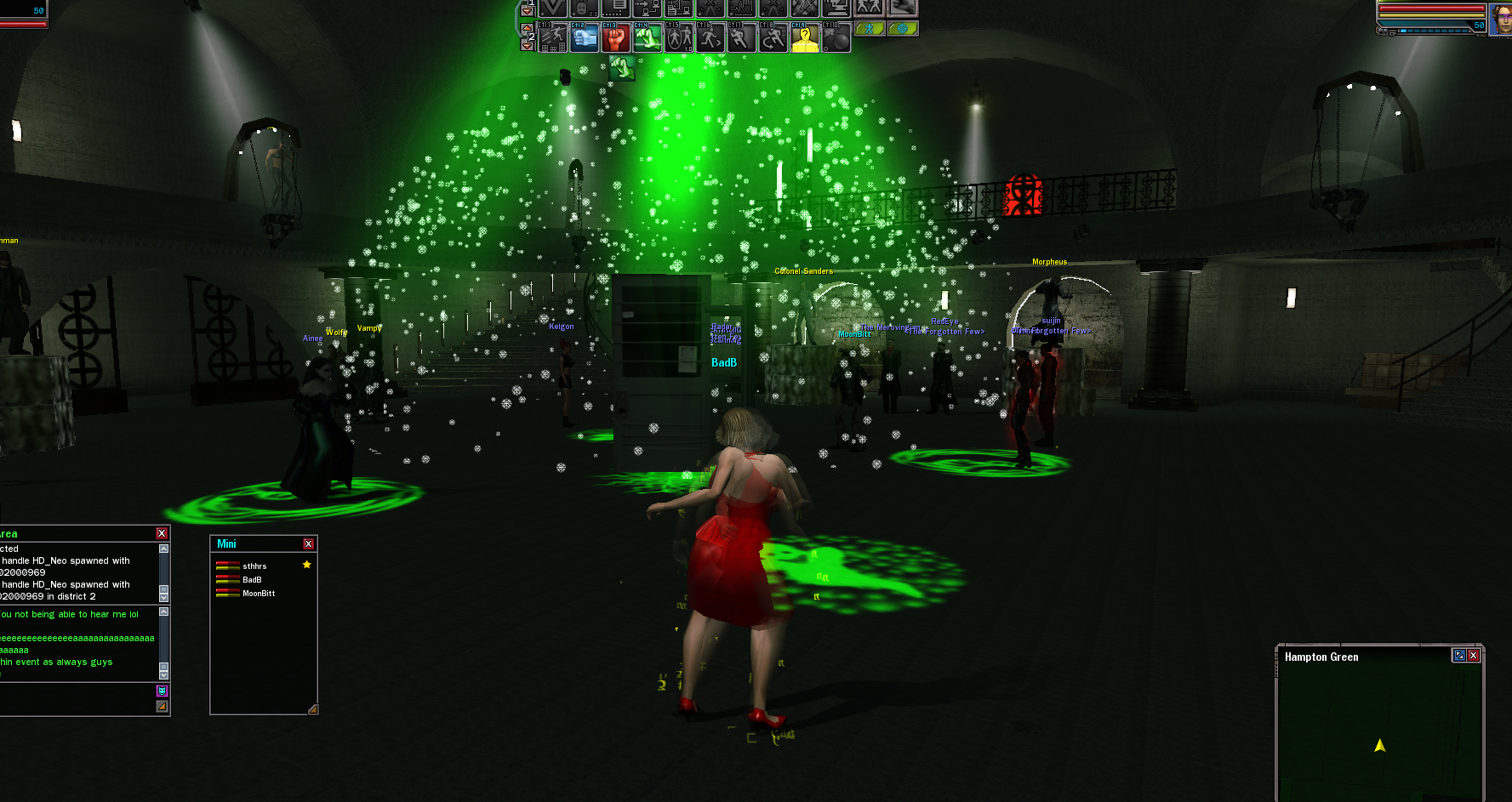Close the Area chat window
The width and height of the screenshot is (1512, 802).
point(162,533)
